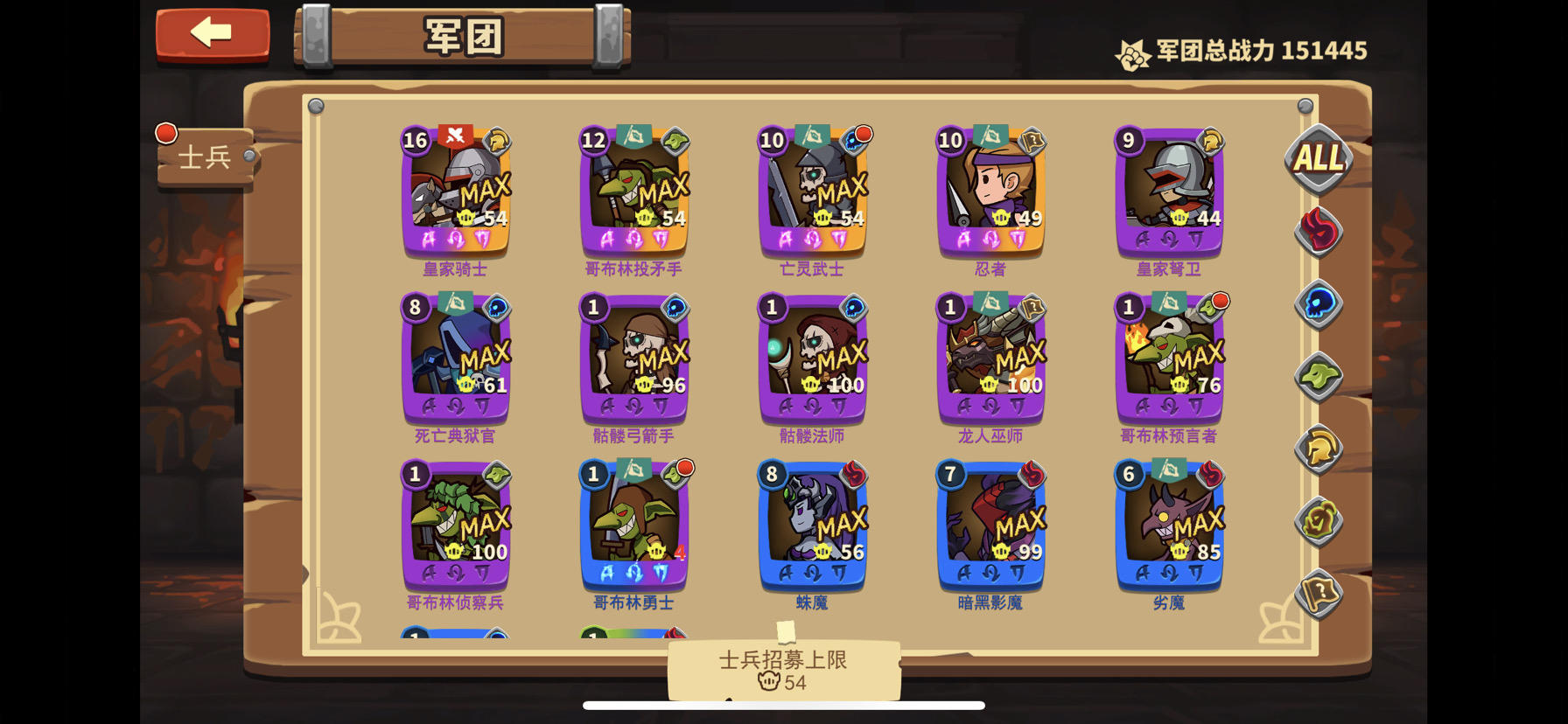Tap the red notification dot on 亡灵武士
Image resolution: width=1568 pixels, height=724 pixels.
click(x=862, y=134)
